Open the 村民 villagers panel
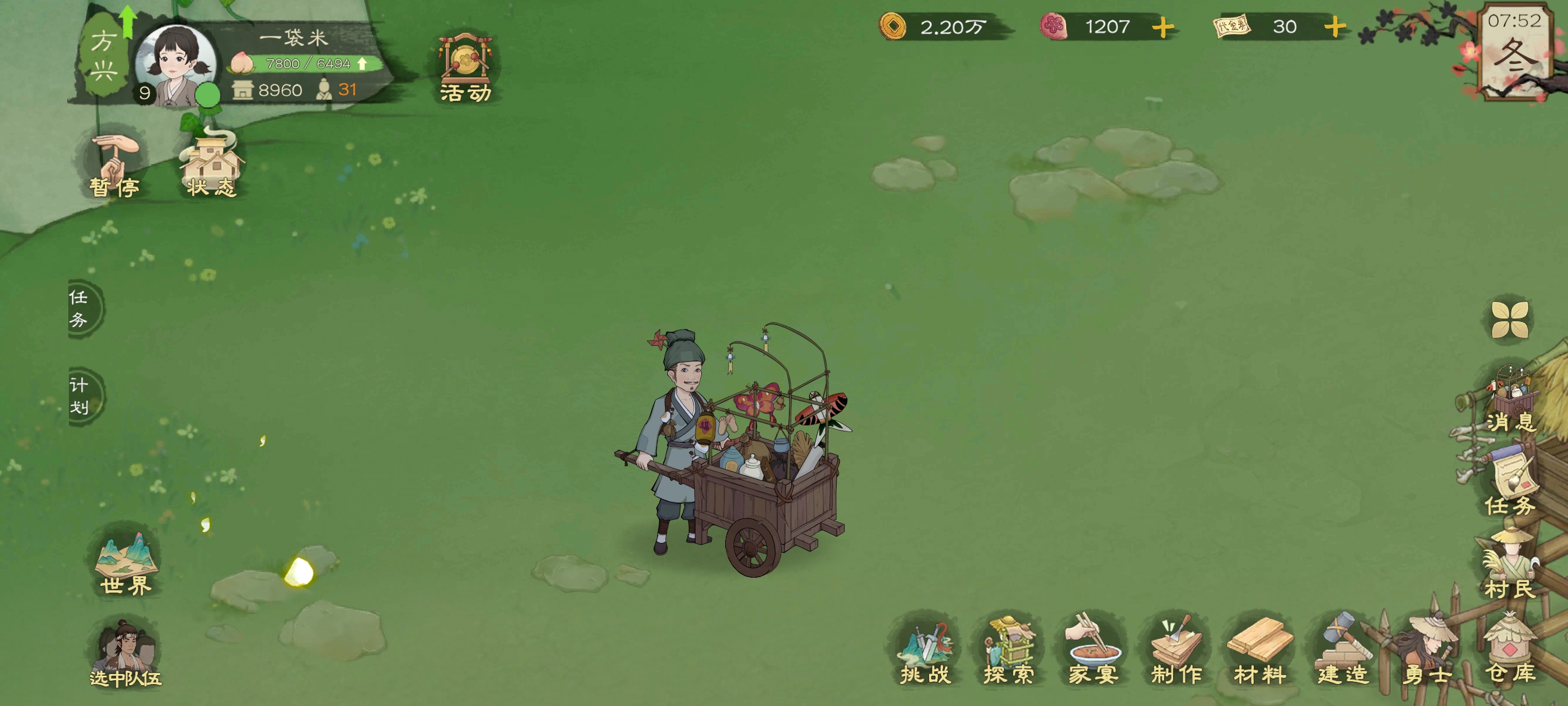The height and width of the screenshot is (706, 1568). pos(1510,566)
